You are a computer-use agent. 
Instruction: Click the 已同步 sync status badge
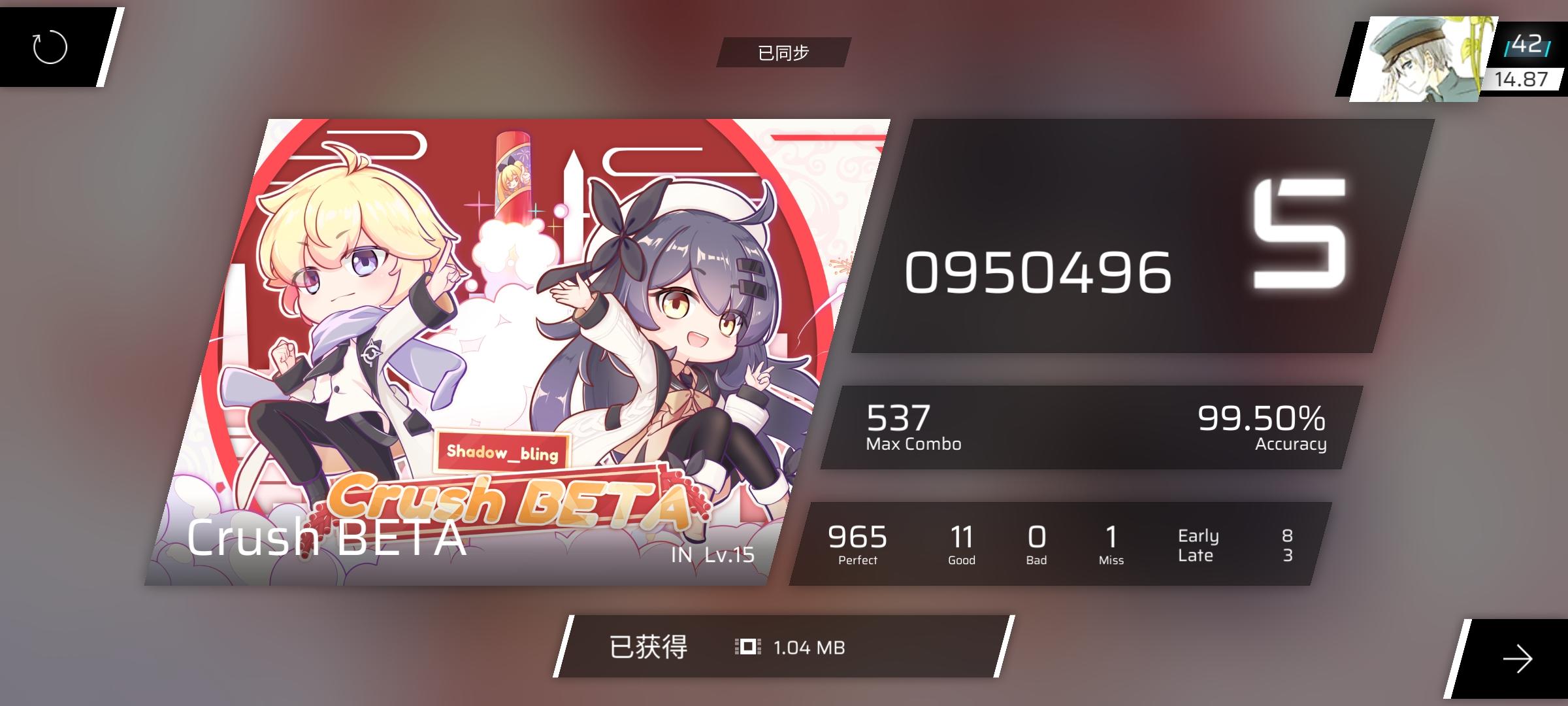tap(783, 54)
